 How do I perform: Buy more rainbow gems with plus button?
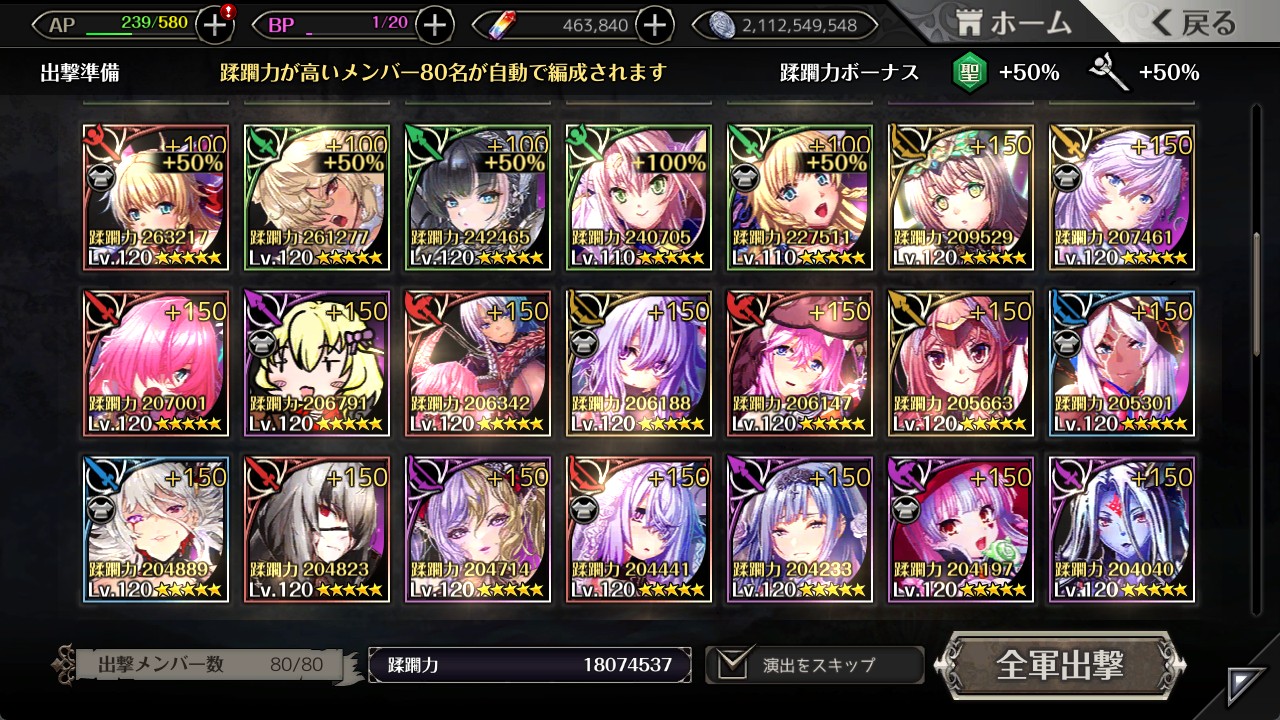click(654, 25)
